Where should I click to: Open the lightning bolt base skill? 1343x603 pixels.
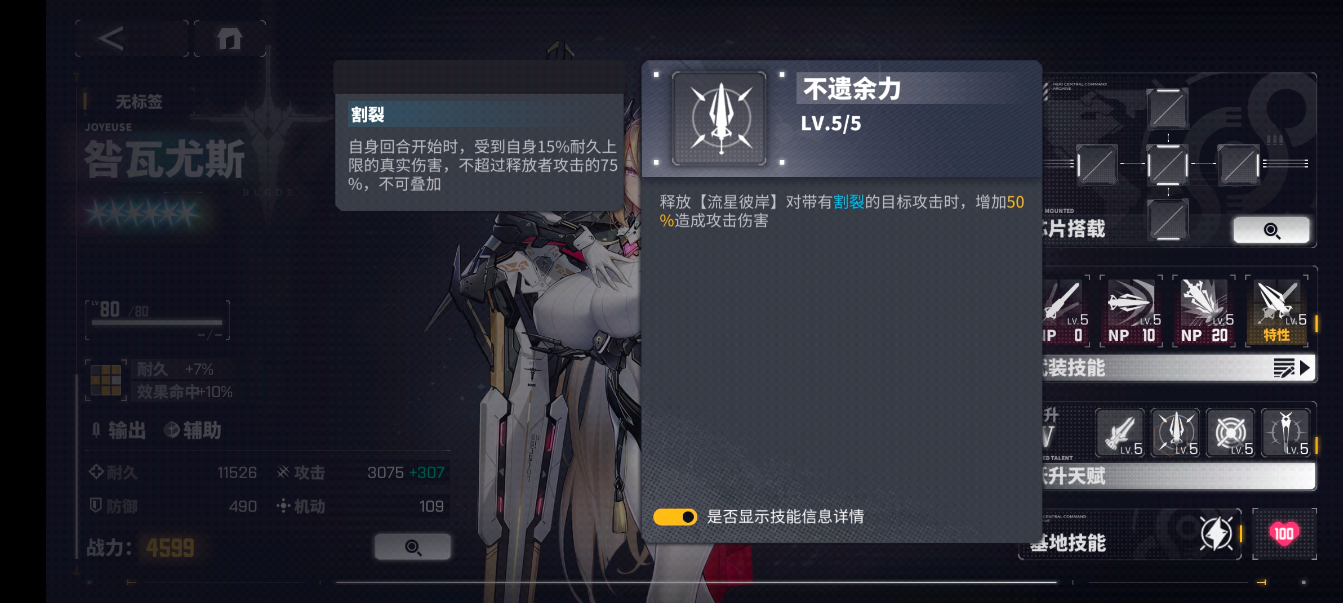coord(1216,534)
